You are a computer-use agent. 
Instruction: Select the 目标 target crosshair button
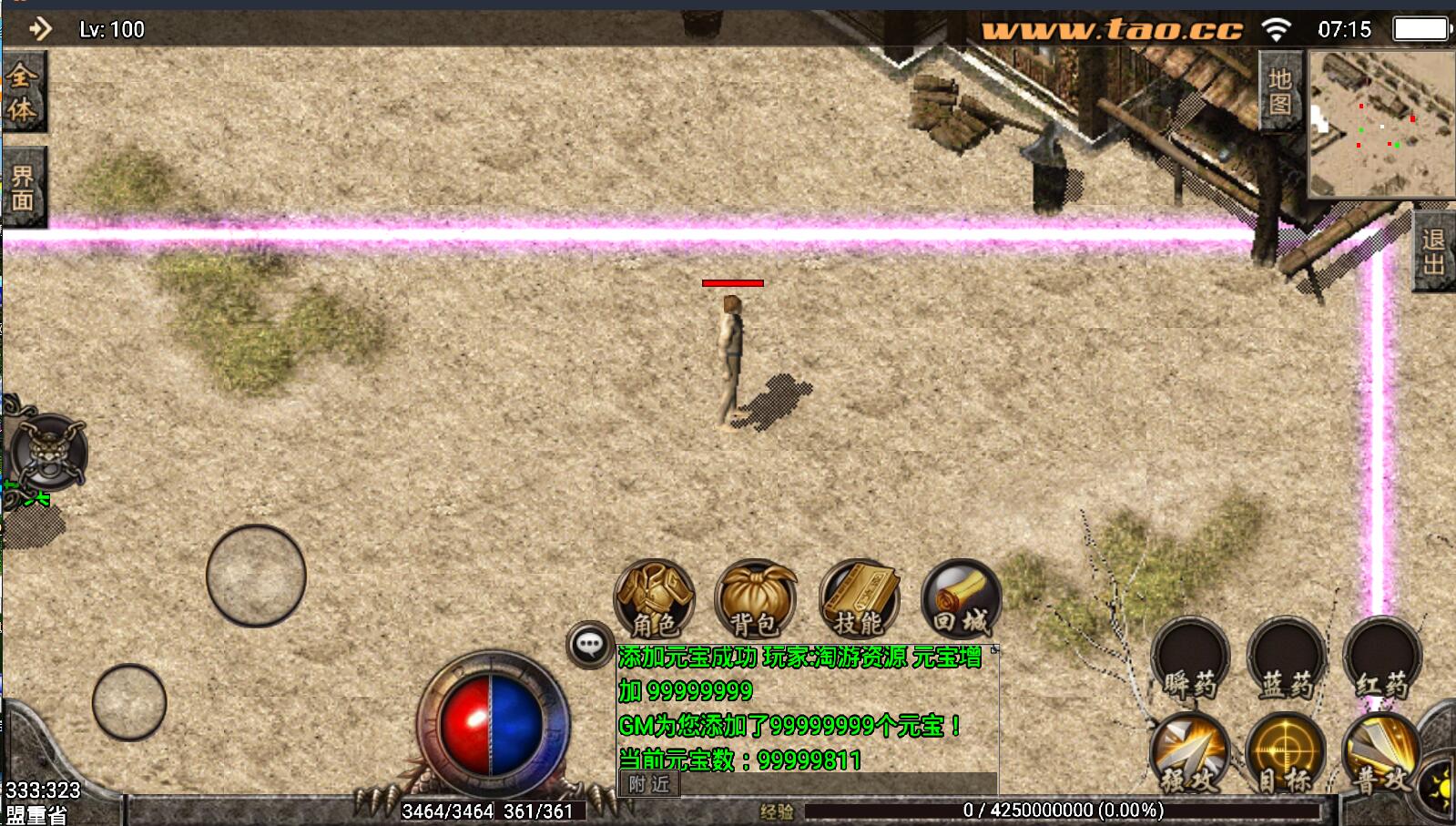tap(1285, 752)
